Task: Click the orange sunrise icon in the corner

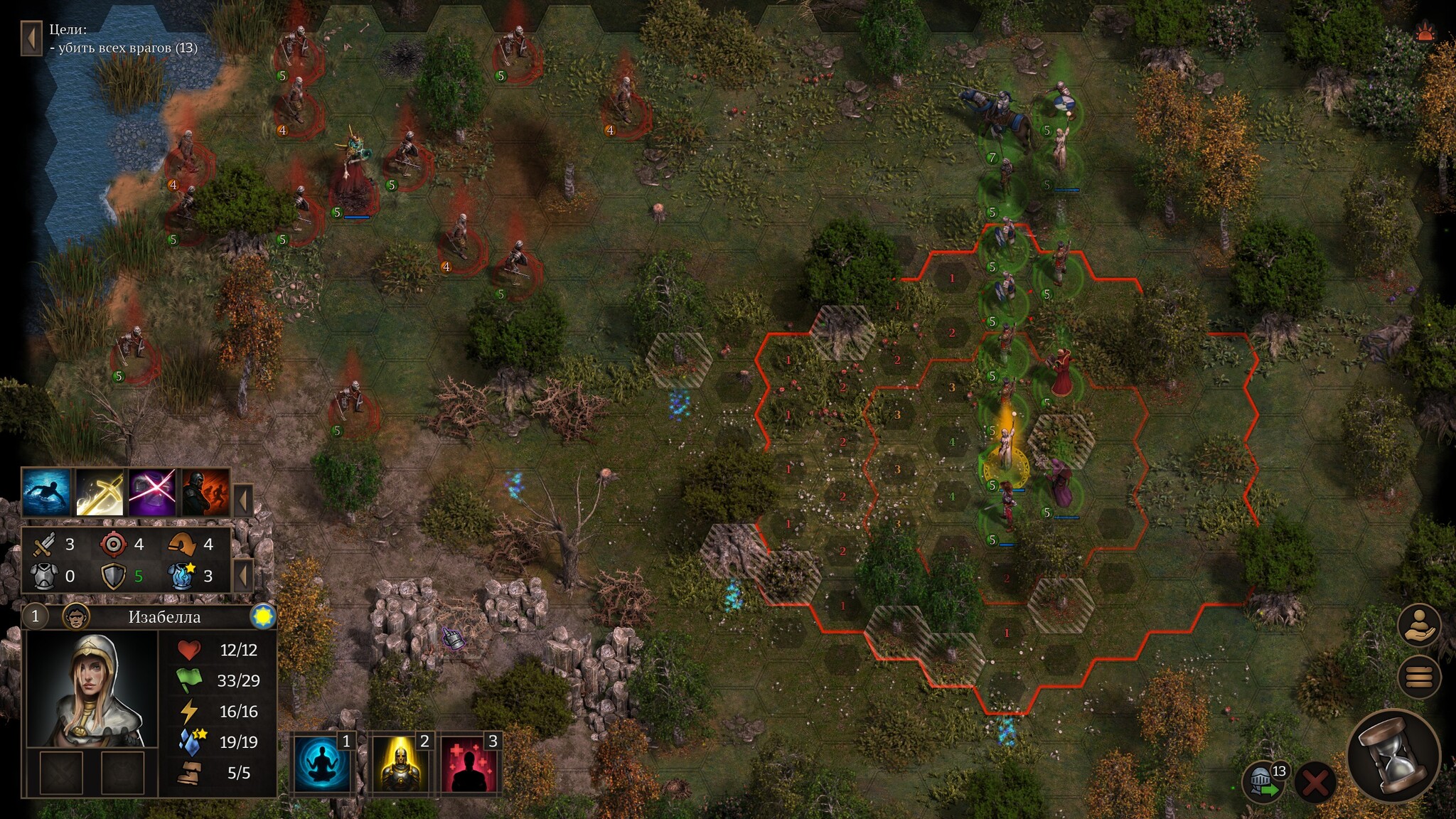Action: 1424,32
